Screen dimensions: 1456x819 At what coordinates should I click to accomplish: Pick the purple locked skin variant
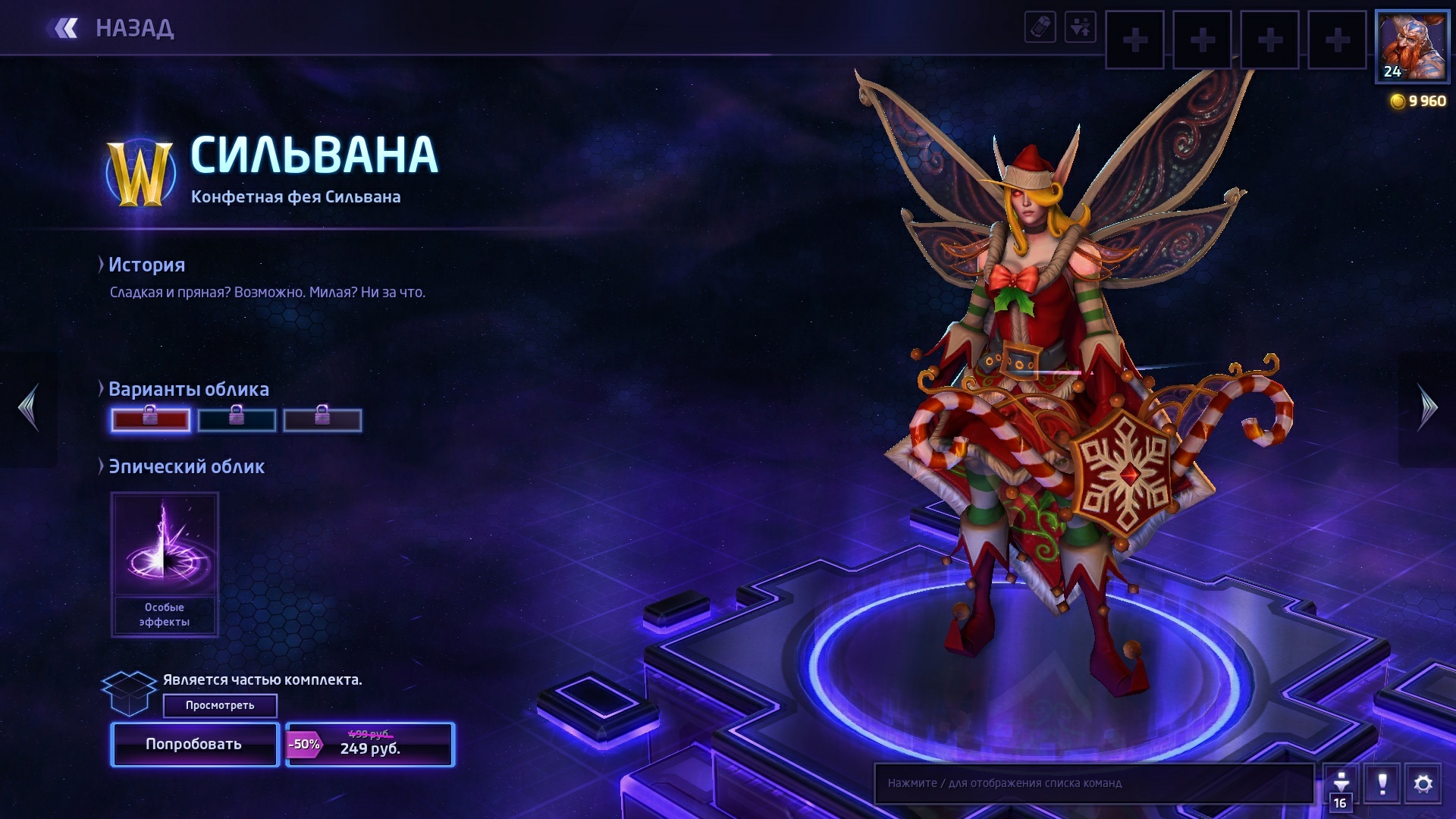tap(322, 420)
